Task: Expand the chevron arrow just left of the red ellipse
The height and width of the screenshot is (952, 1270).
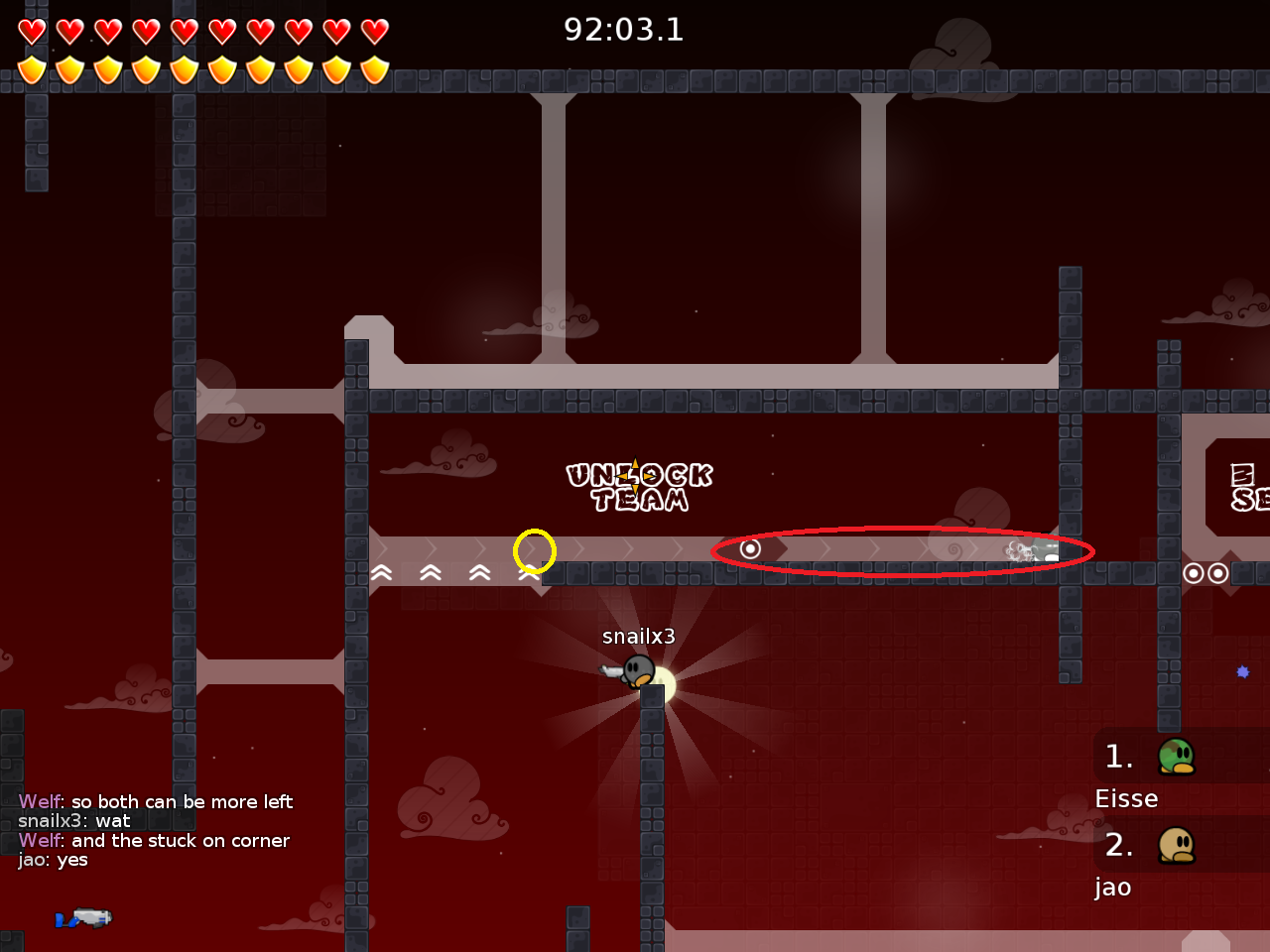Action: pos(679,548)
